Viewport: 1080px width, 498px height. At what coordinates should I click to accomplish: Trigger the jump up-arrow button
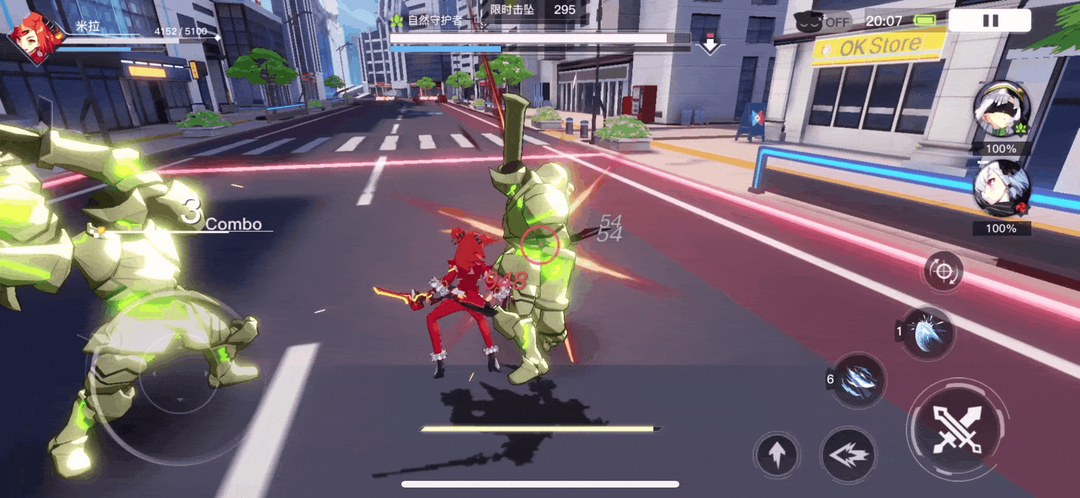pos(776,456)
